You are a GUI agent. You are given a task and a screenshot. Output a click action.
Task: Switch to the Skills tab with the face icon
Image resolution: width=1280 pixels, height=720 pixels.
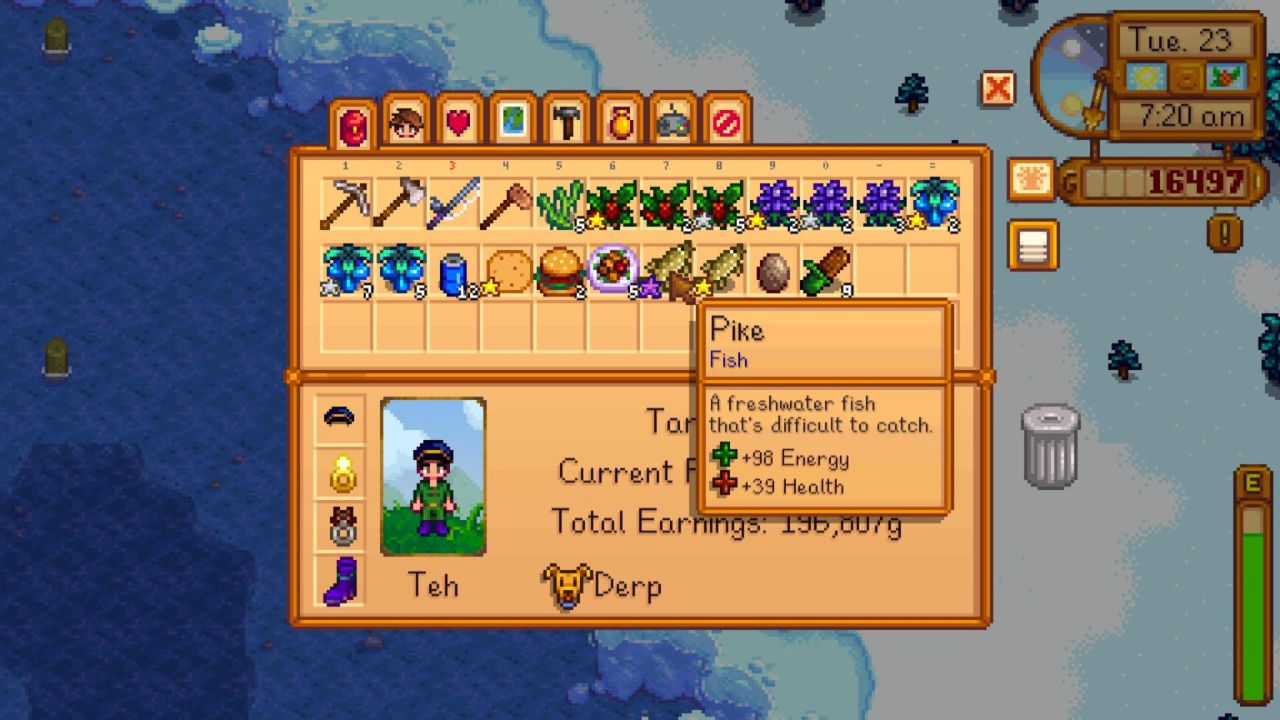(405, 123)
